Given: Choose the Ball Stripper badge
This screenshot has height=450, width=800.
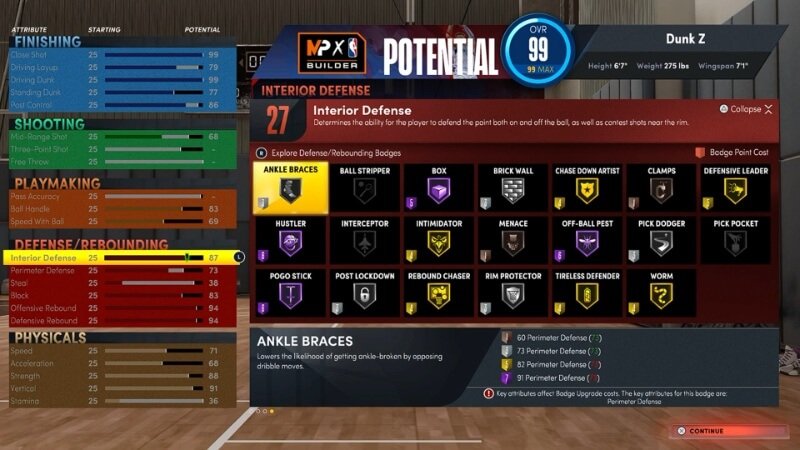Looking at the screenshot, I should tap(364, 188).
